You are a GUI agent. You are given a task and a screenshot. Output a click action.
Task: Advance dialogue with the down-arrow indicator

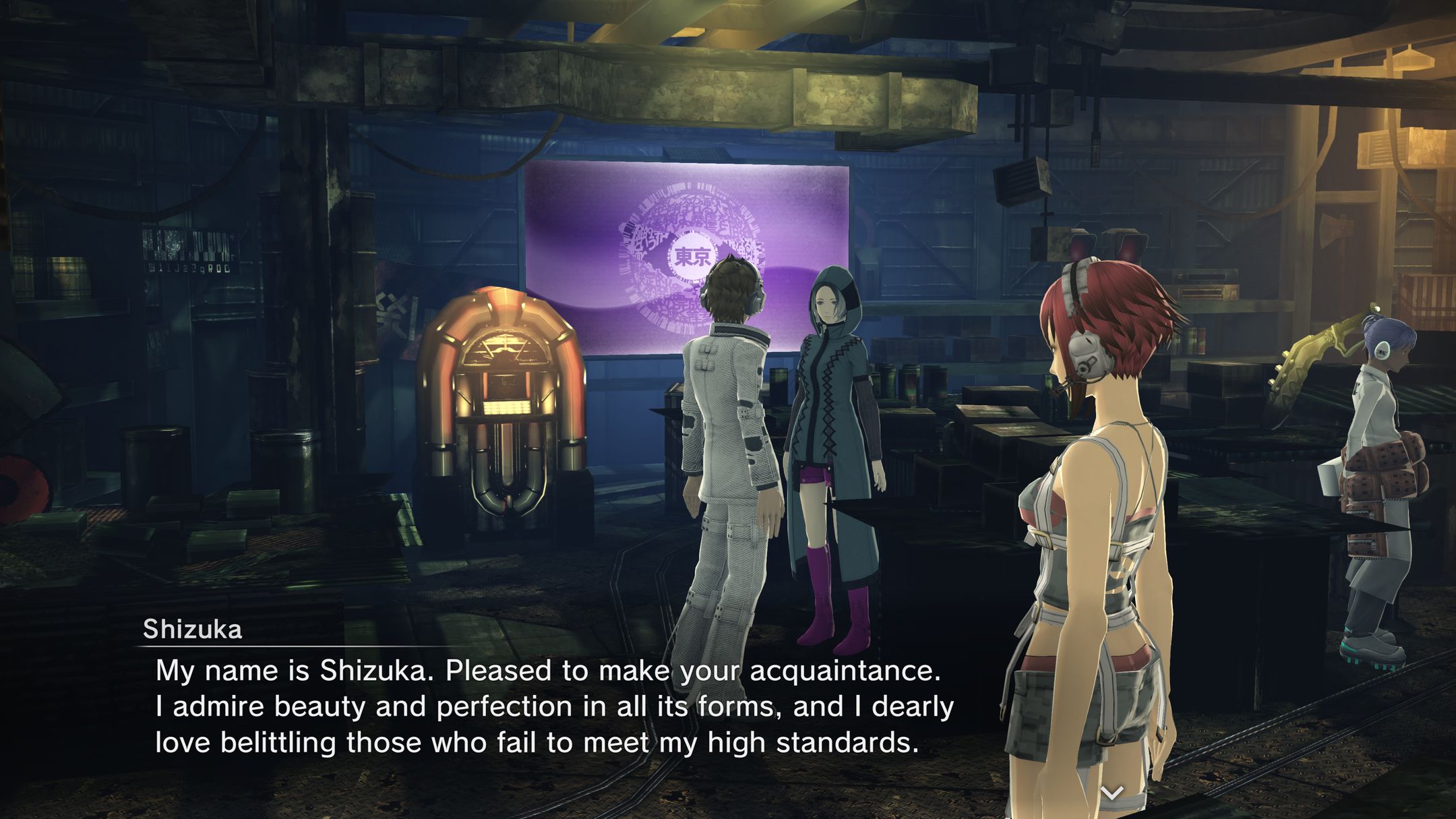tap(1112, 792)
